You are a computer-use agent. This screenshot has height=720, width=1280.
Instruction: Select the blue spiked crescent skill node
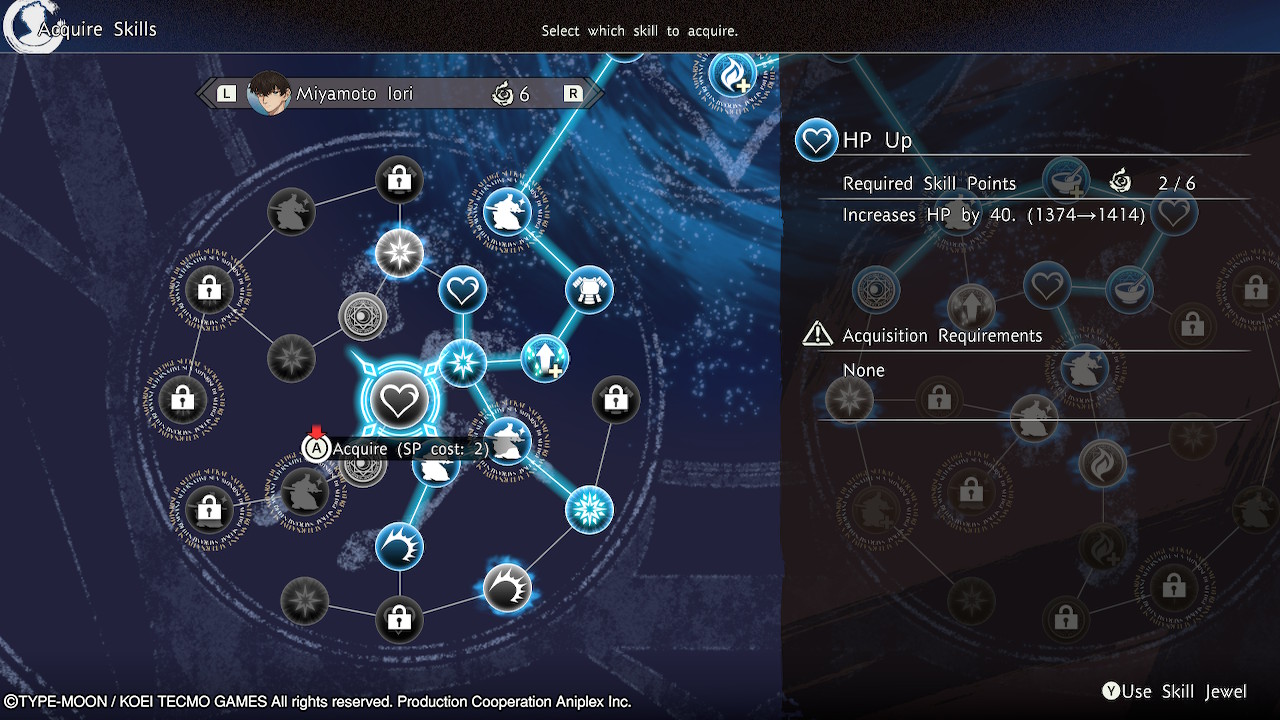click(x=399, y=547)
